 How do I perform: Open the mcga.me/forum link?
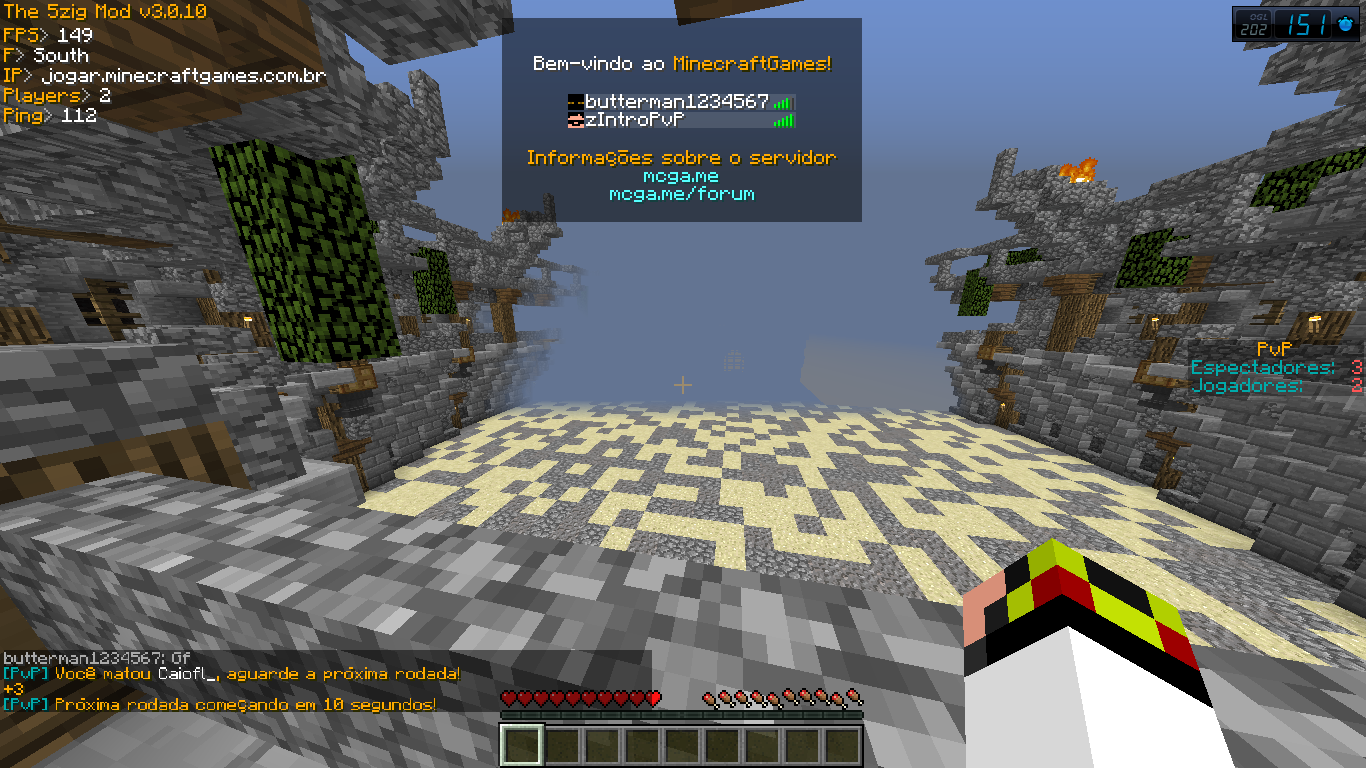pos(681,194)
